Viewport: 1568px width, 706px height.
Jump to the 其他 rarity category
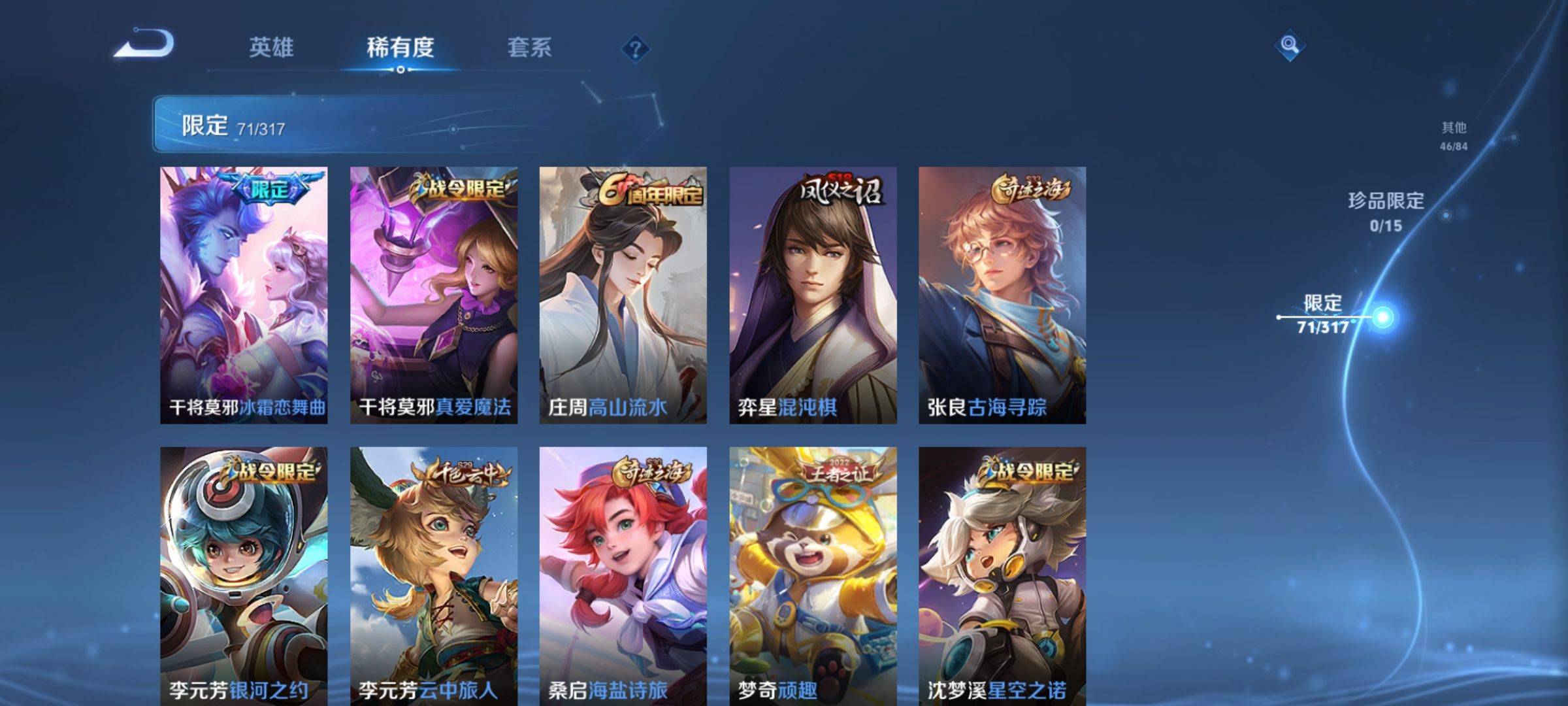pyautogui.click(x=1454, y=135)
